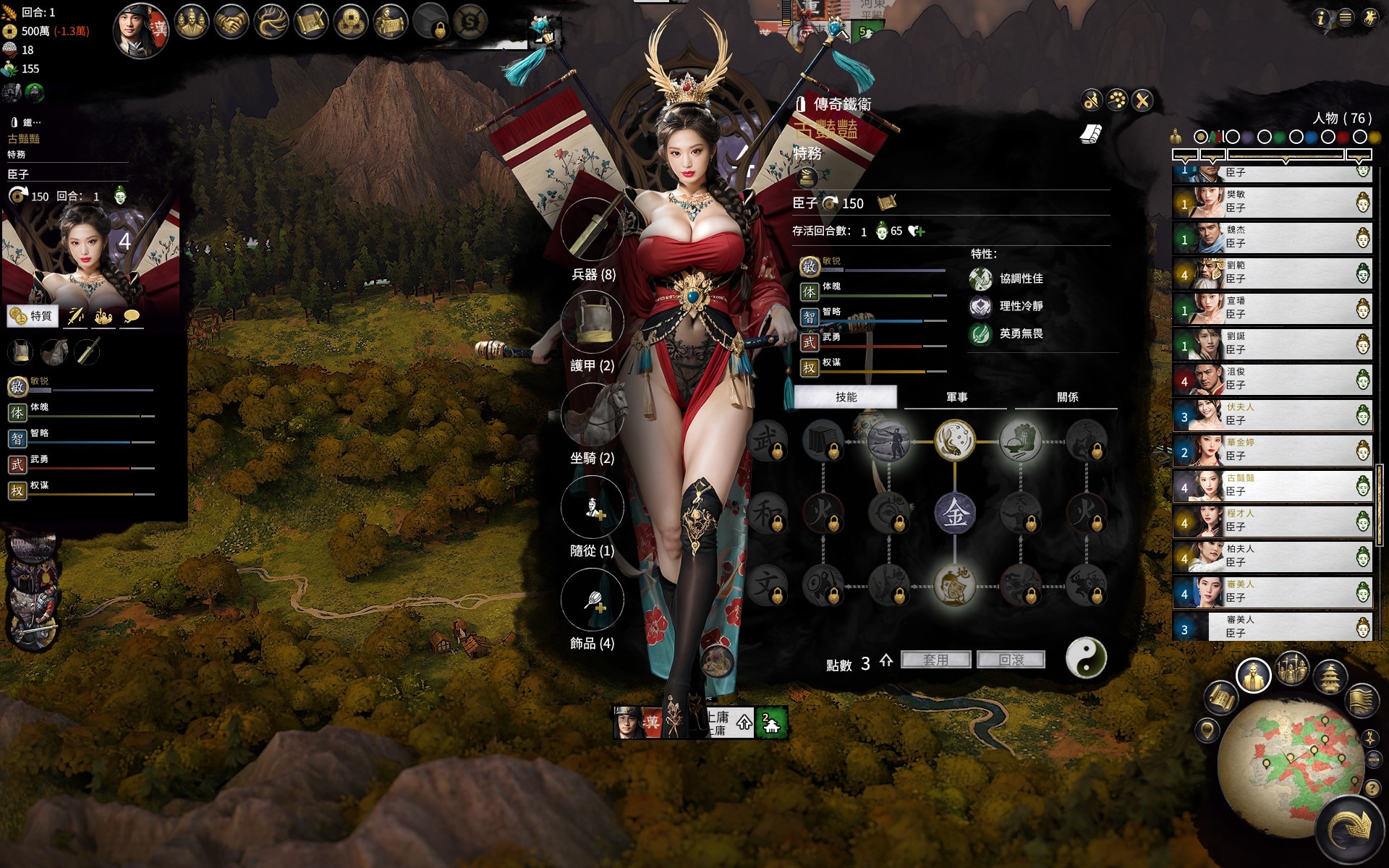
Task: Switch to the 軍事 tab
Action: (956, 397)
